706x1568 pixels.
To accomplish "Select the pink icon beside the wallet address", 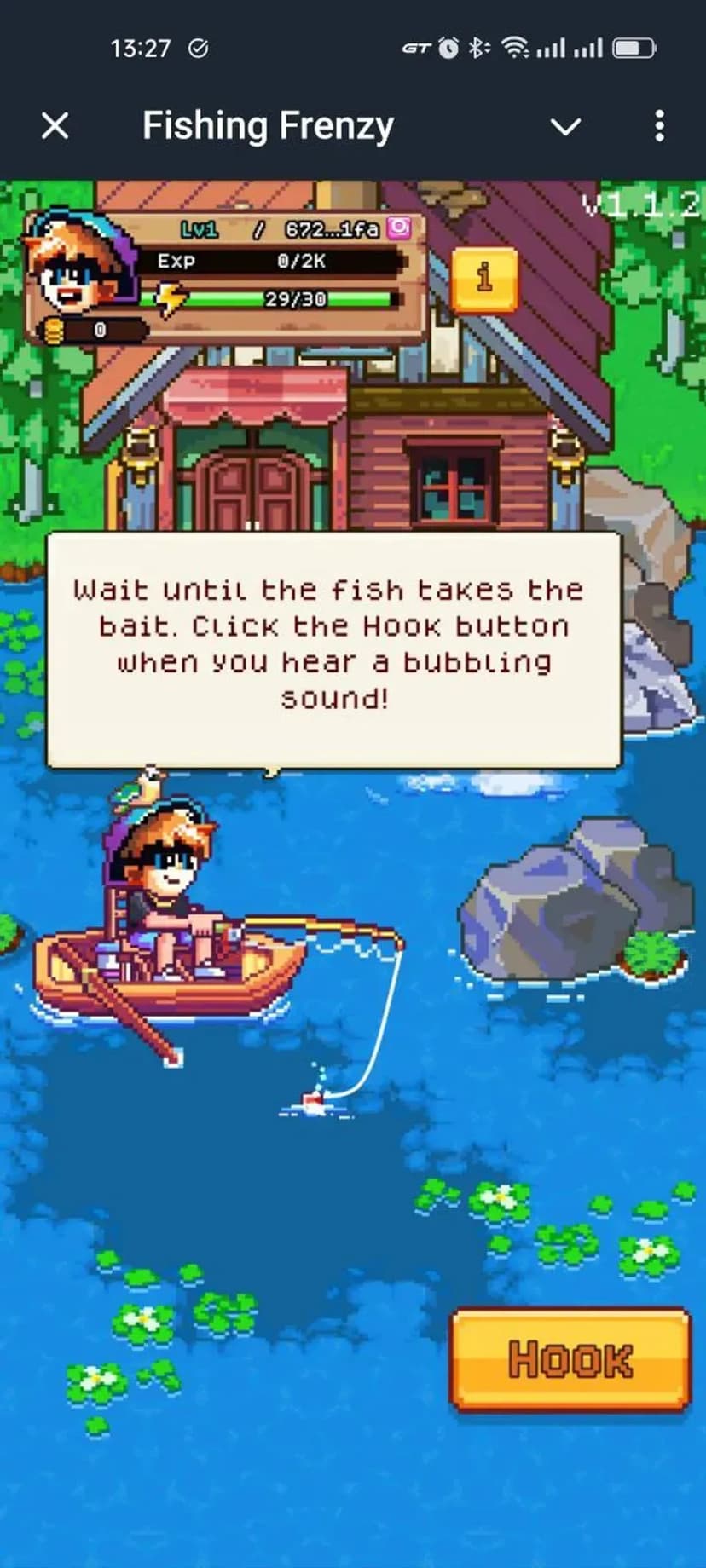I will [x=399, y=228].
